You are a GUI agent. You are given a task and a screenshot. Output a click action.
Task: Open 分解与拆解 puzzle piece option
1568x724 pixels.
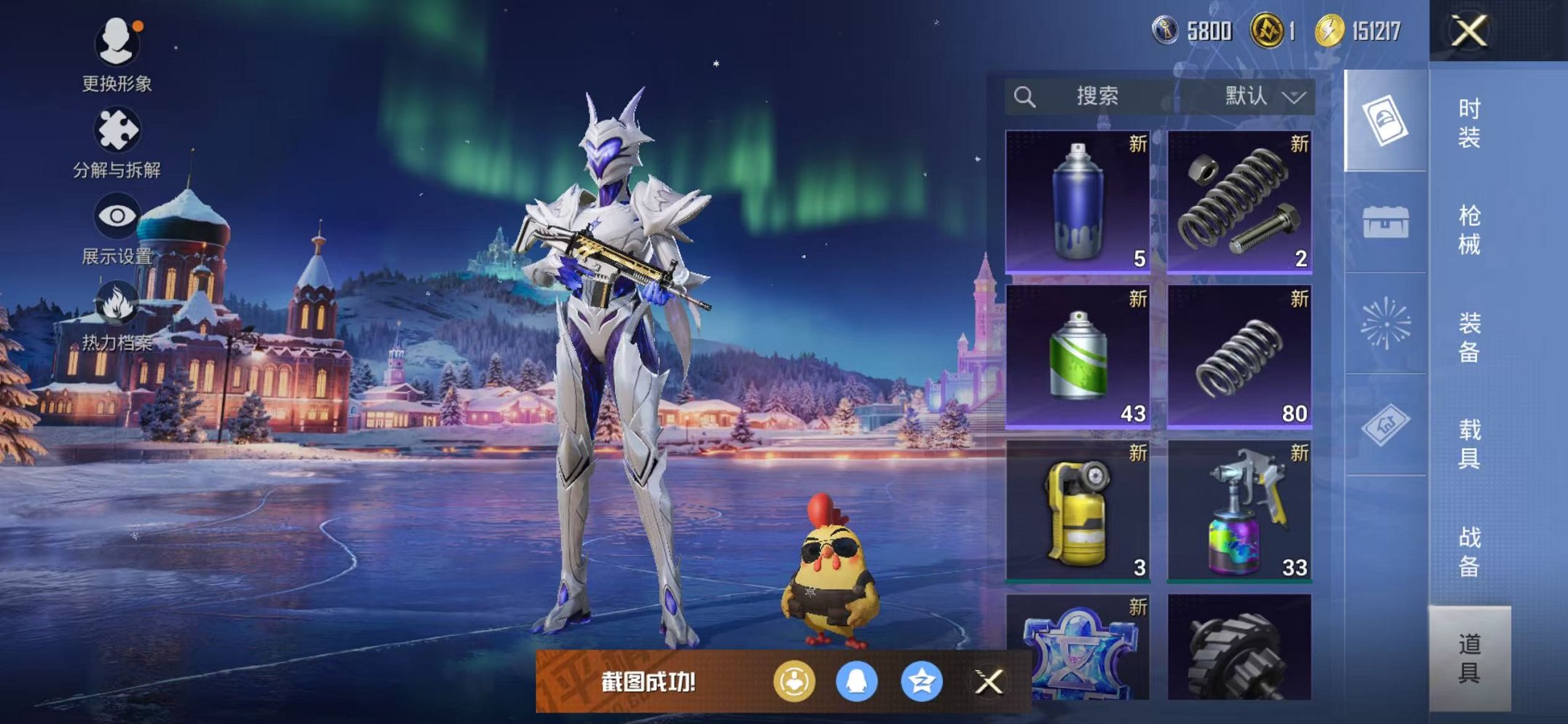click(117, 141)
